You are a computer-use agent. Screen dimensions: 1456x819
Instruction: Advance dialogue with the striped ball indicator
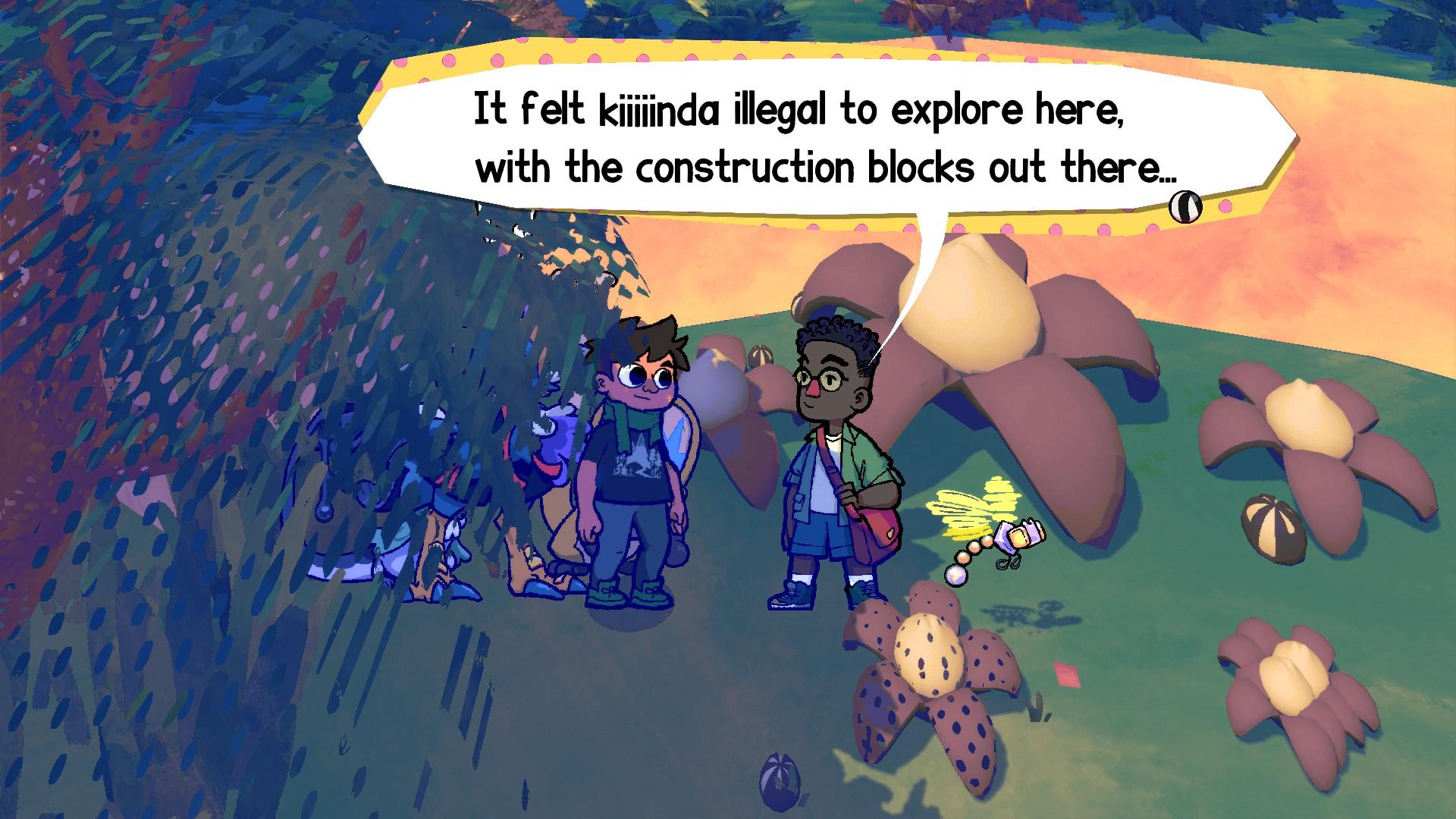click(x=1185, y=206)
